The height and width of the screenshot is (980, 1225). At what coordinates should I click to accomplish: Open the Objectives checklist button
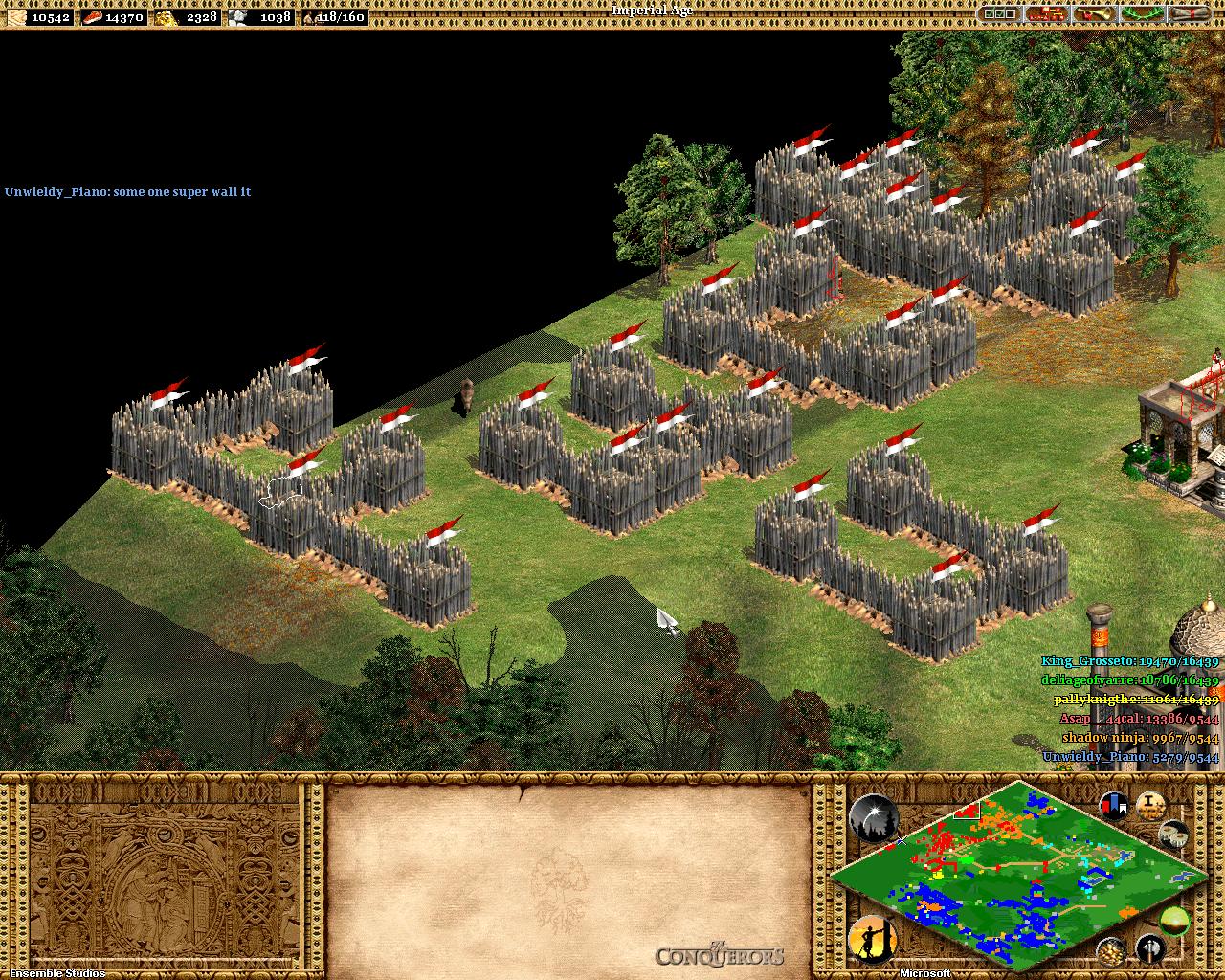[x=999, y=14]
